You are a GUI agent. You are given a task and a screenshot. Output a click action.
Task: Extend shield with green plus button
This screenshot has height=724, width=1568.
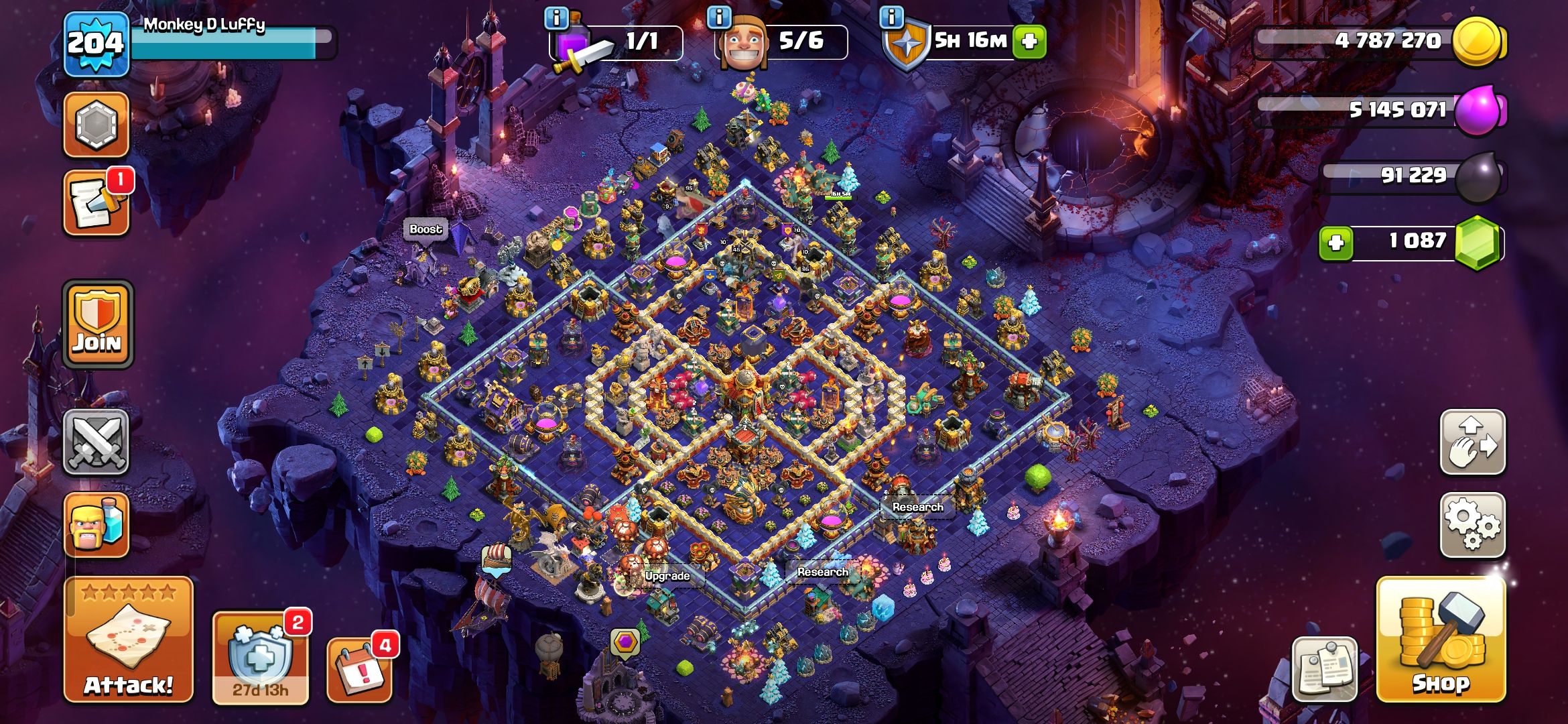click(x=1029, y=42)
